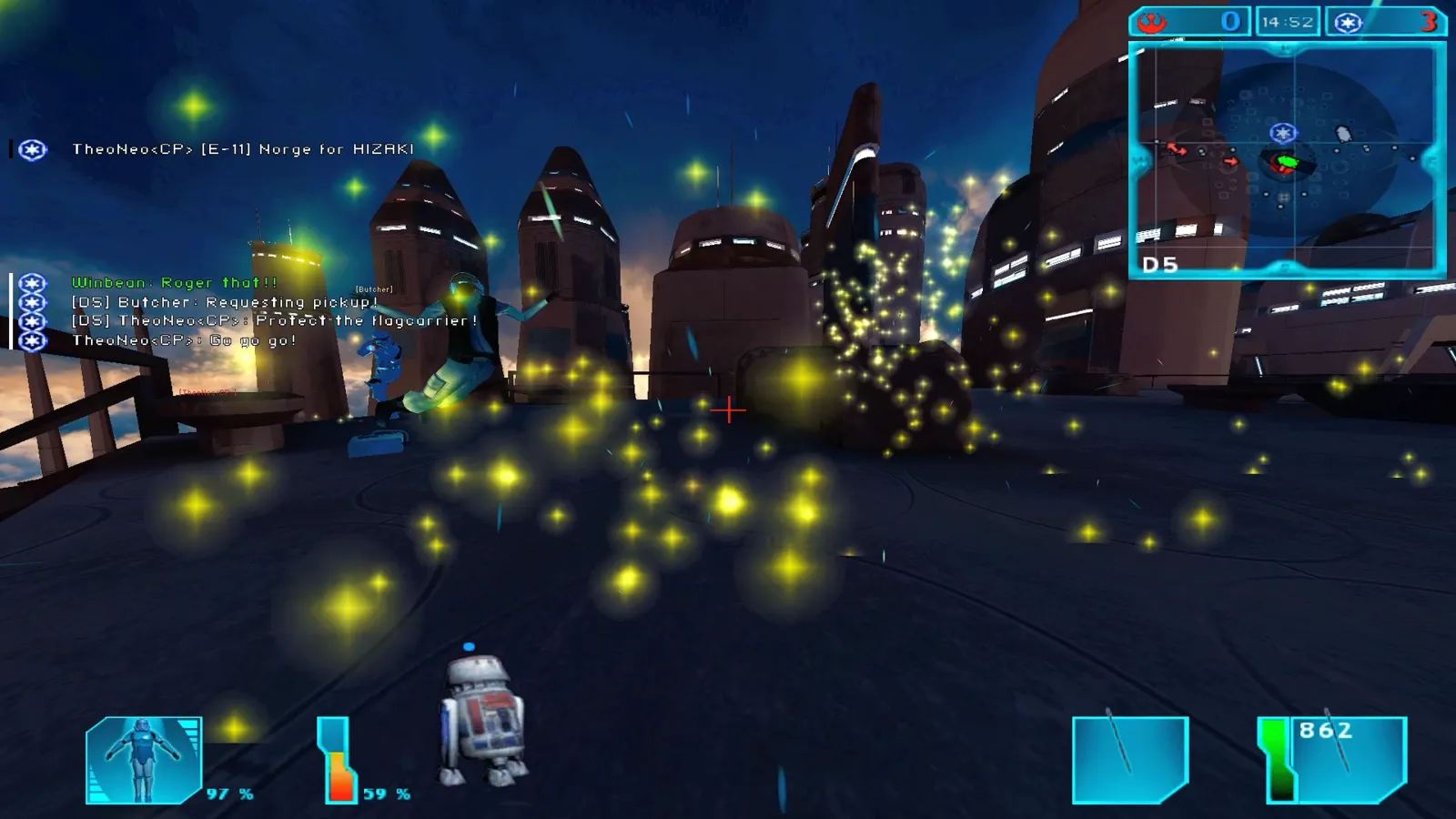Click the Rebel Alliance team emblem

[x=1153, y=22]
